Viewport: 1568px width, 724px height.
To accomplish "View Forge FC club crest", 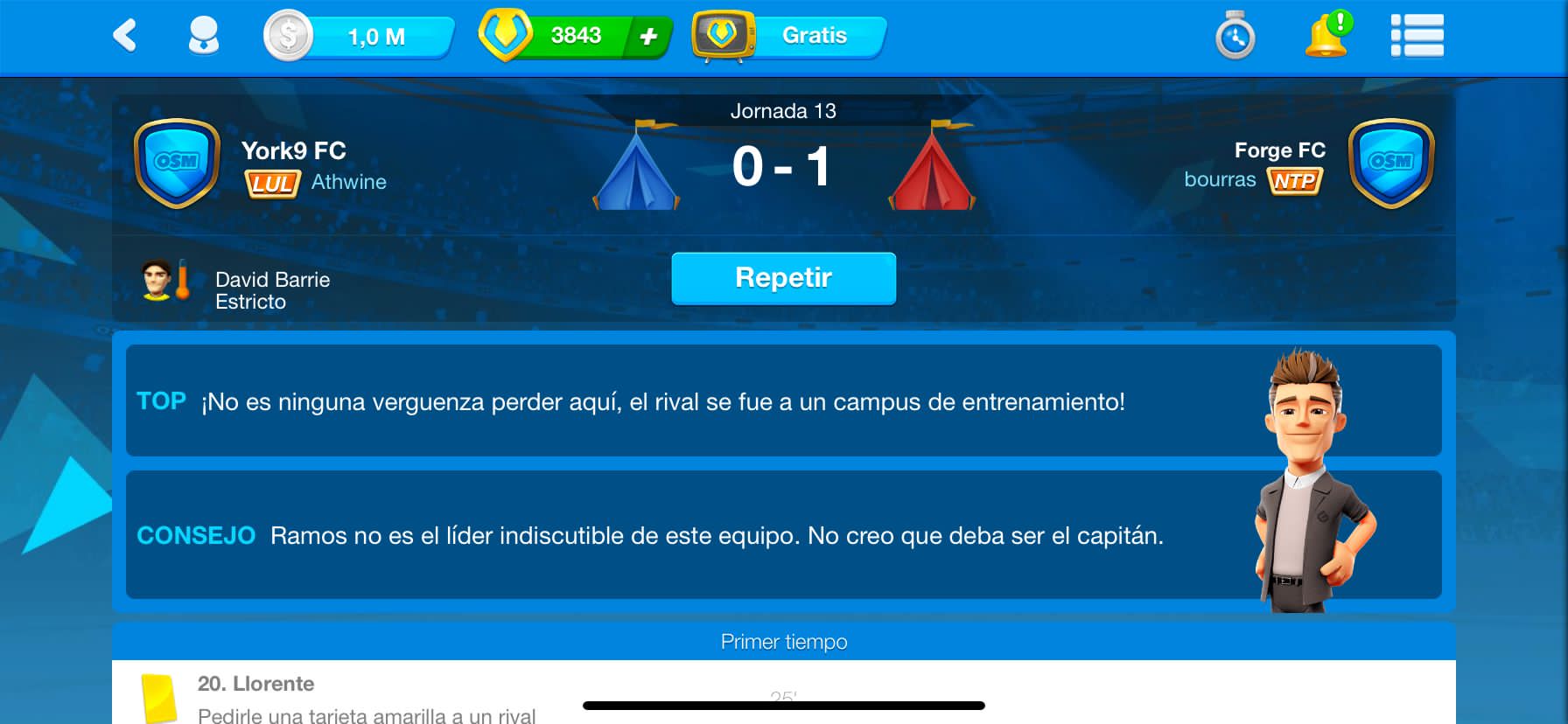I will click(1390, 164).
